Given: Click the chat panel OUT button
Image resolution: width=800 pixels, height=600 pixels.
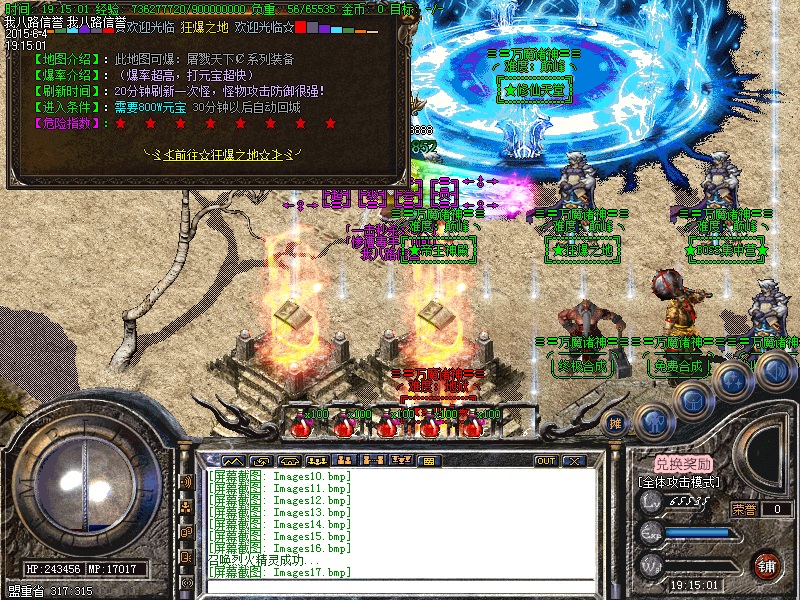Looking at the screenshot, I should click(546, 461).
